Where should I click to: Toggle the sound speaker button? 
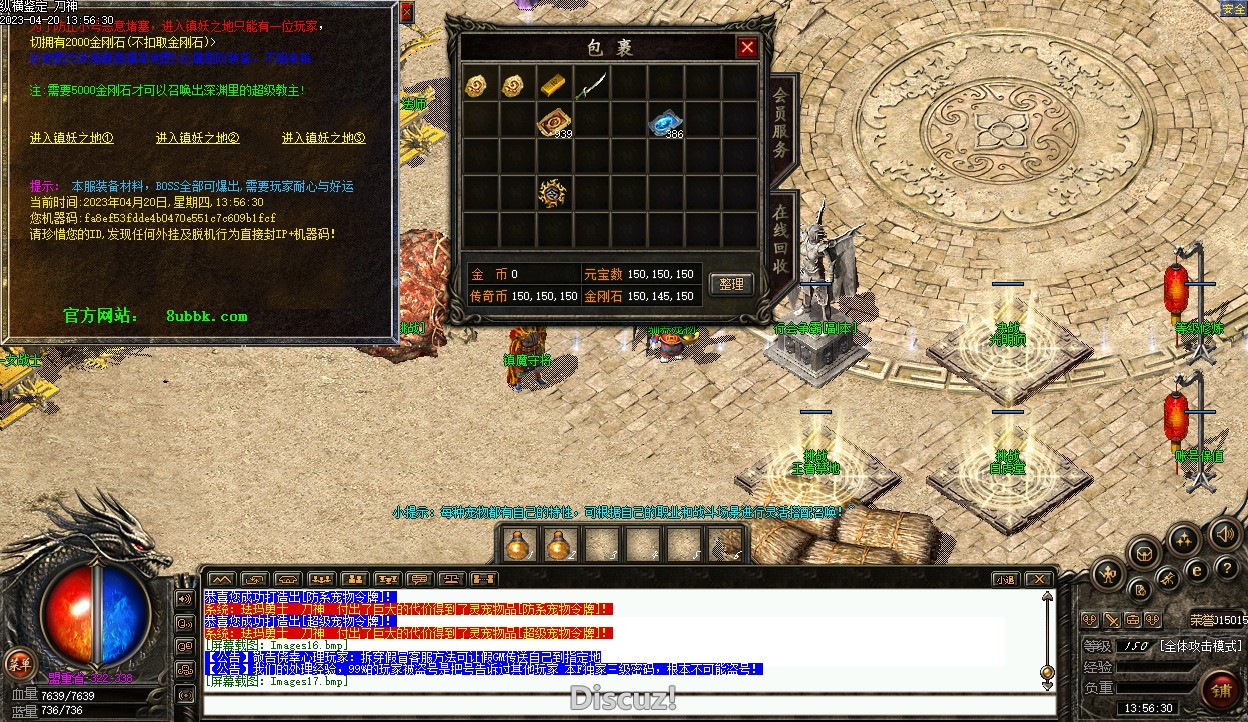tap(1224, 533)
